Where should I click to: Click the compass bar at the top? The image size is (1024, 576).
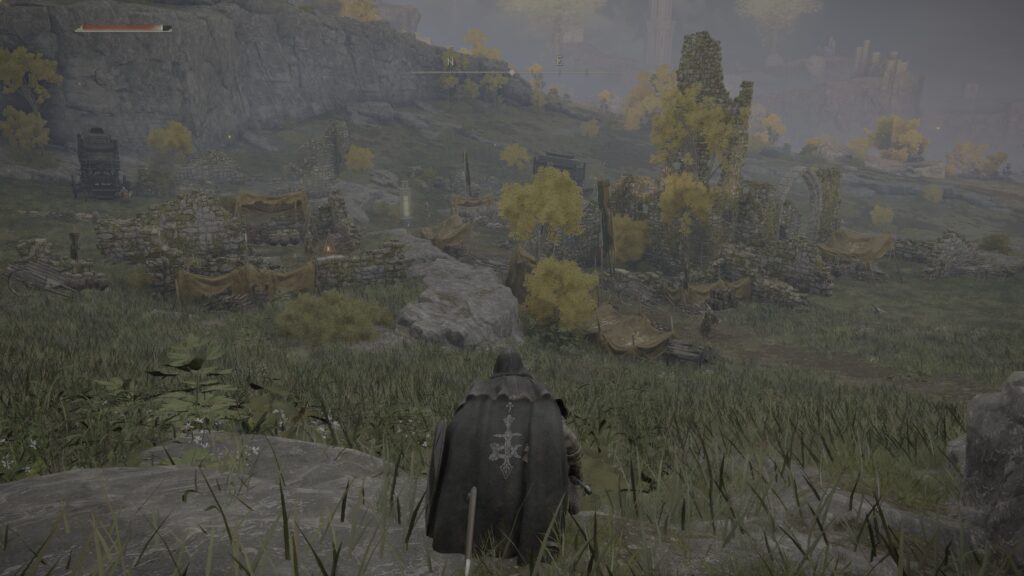click(510, 72)
